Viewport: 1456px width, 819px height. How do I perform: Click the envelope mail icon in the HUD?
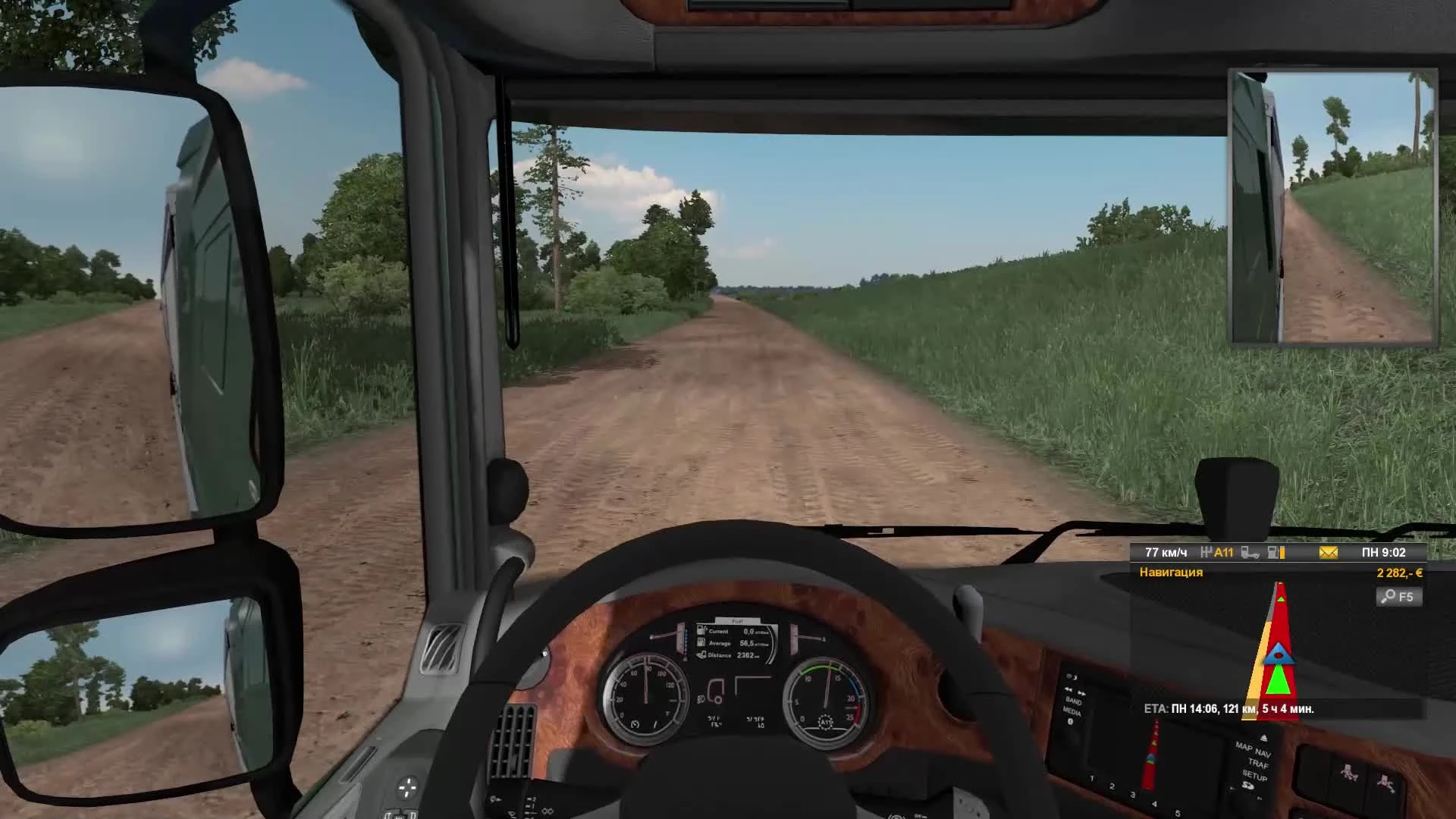tap(1328, 553)
